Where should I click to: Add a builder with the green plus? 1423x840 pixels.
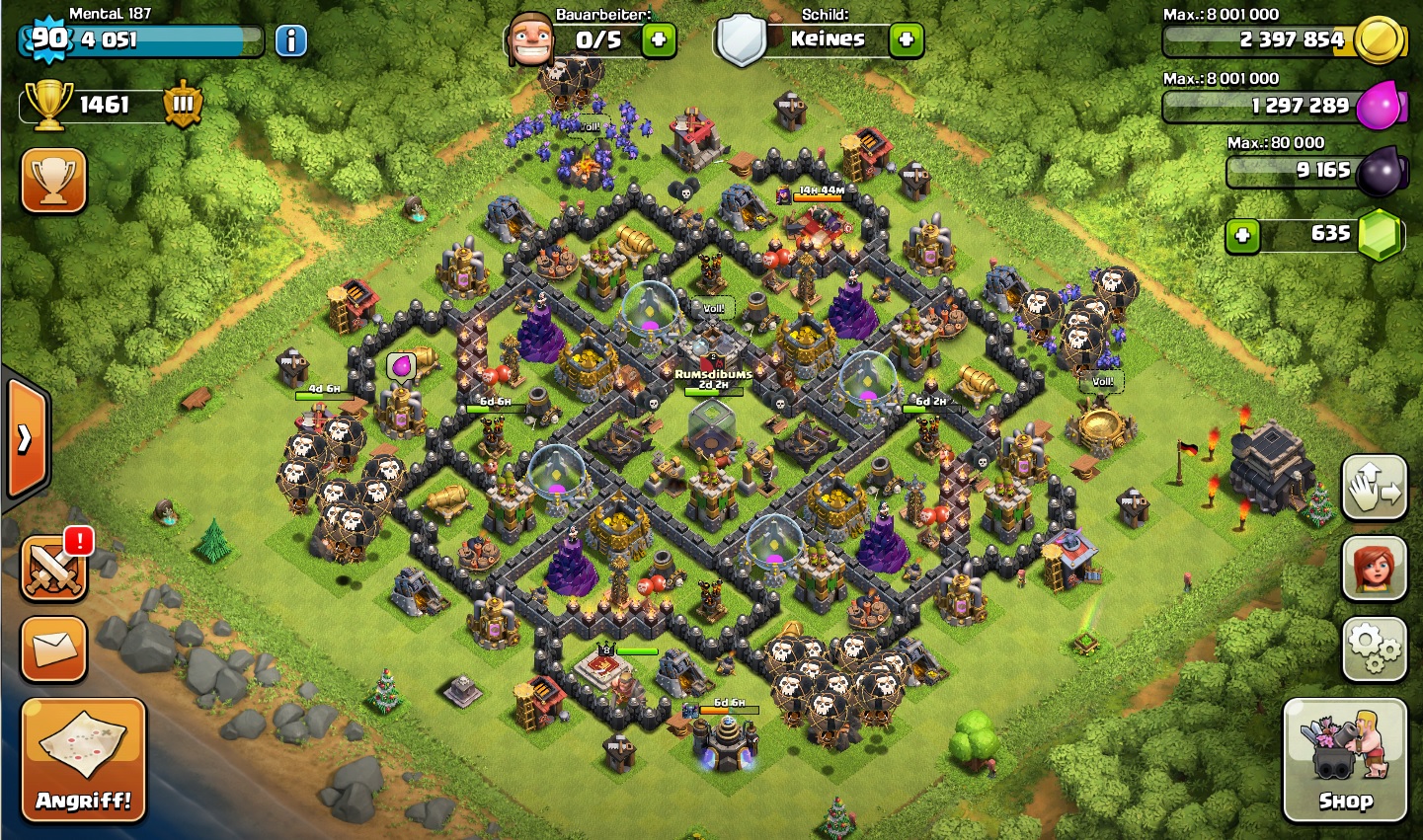[659, 40]
